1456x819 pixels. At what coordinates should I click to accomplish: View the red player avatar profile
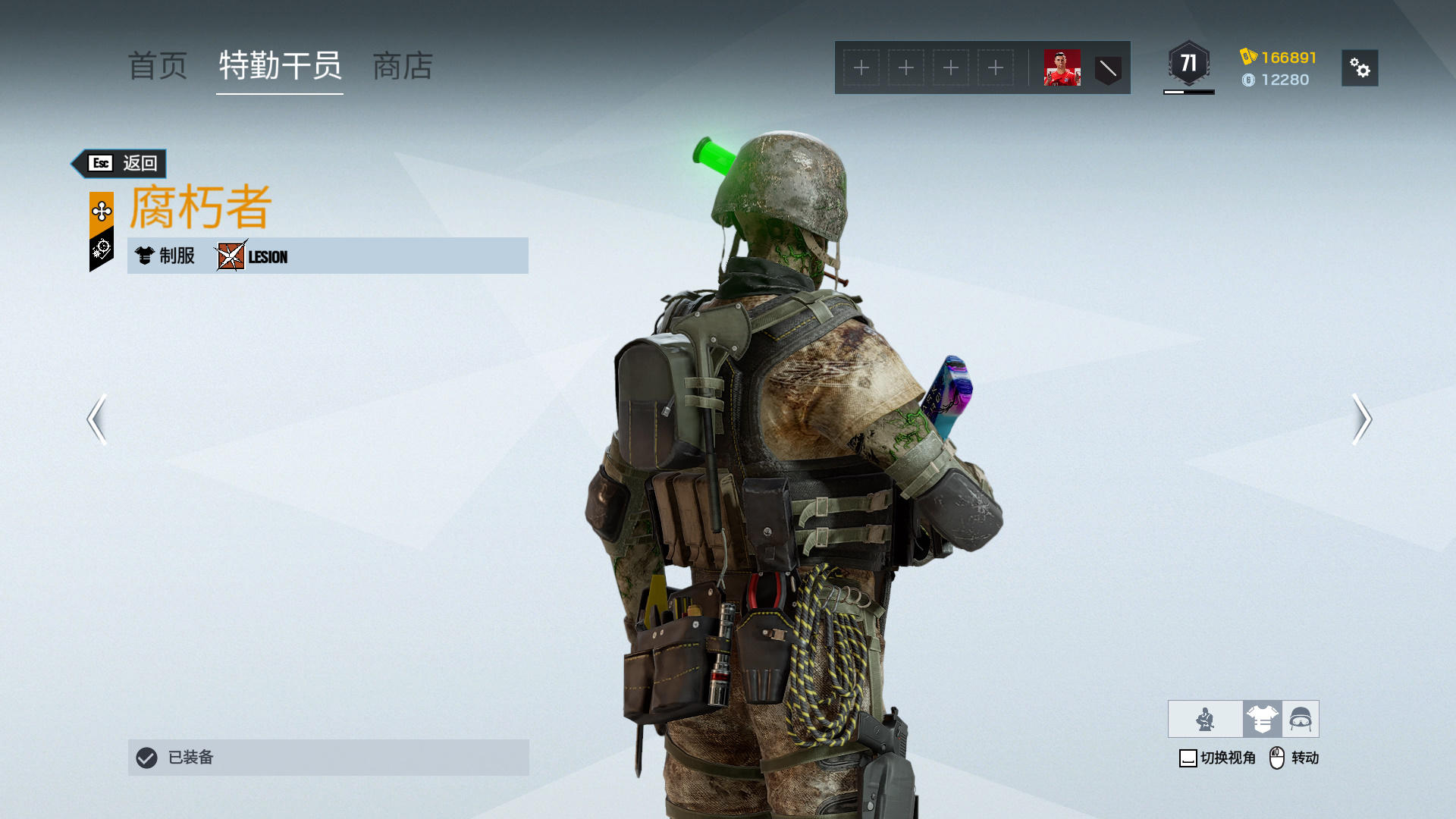(1062, 68)
